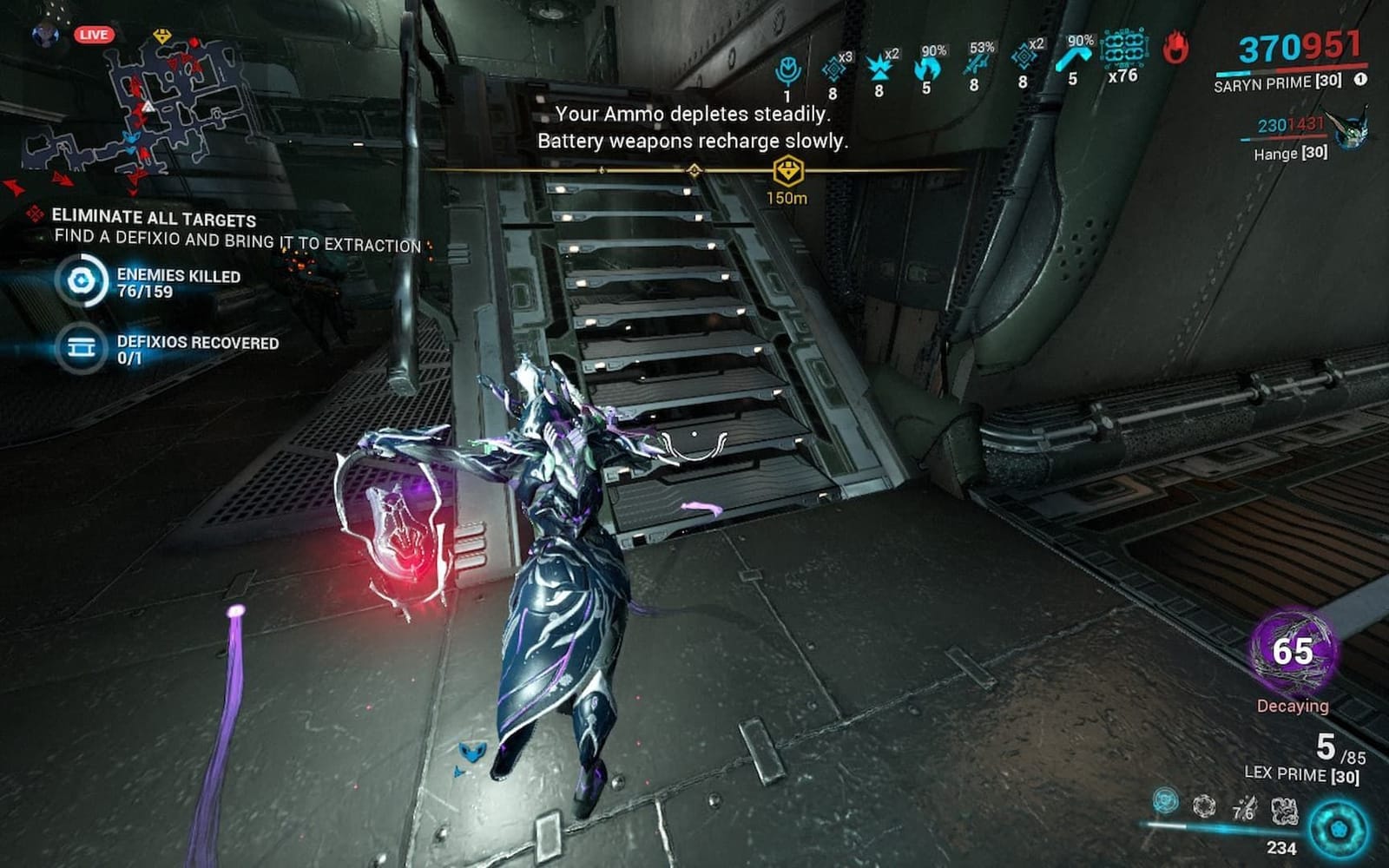Click the x3 stacking buff icon
This screenshot has width=1389, height=868.
833,69
